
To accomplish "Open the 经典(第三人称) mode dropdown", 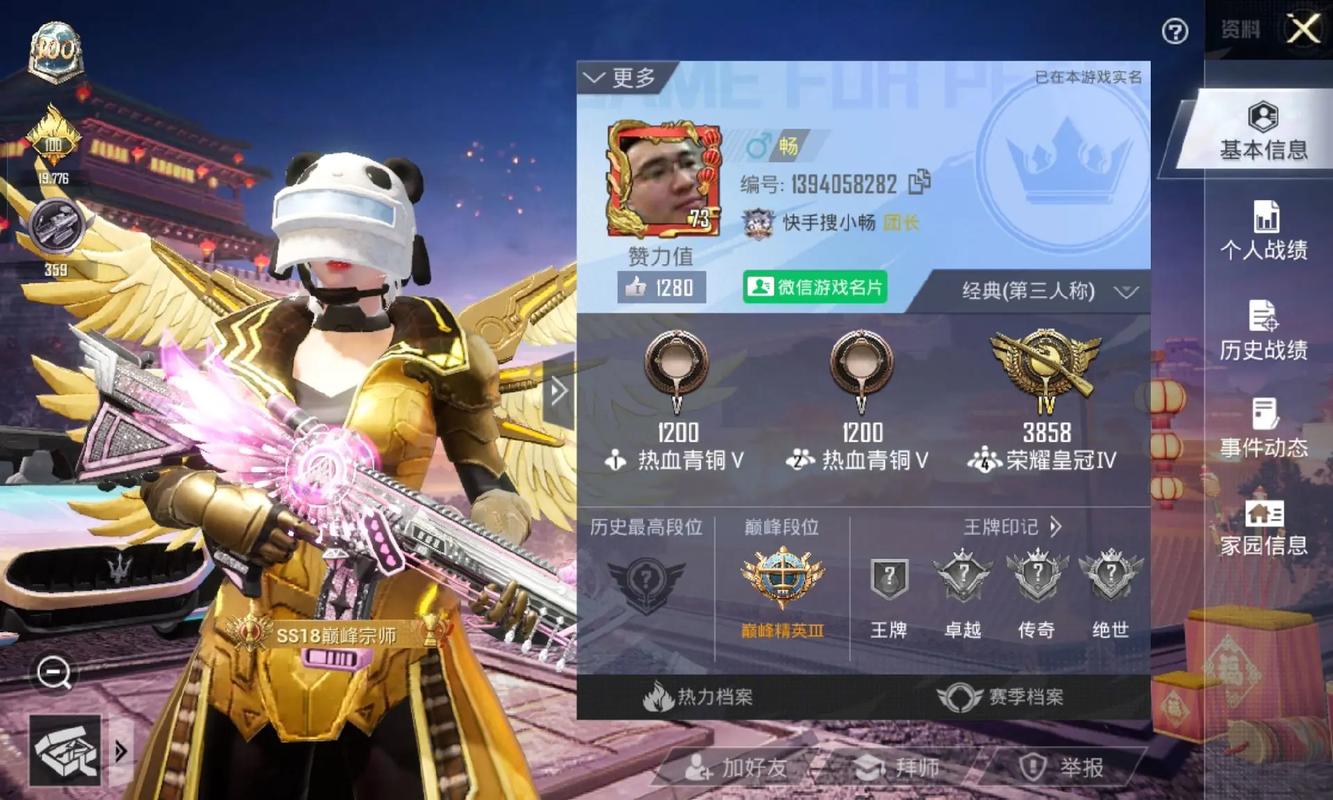I will [1040, 291].
